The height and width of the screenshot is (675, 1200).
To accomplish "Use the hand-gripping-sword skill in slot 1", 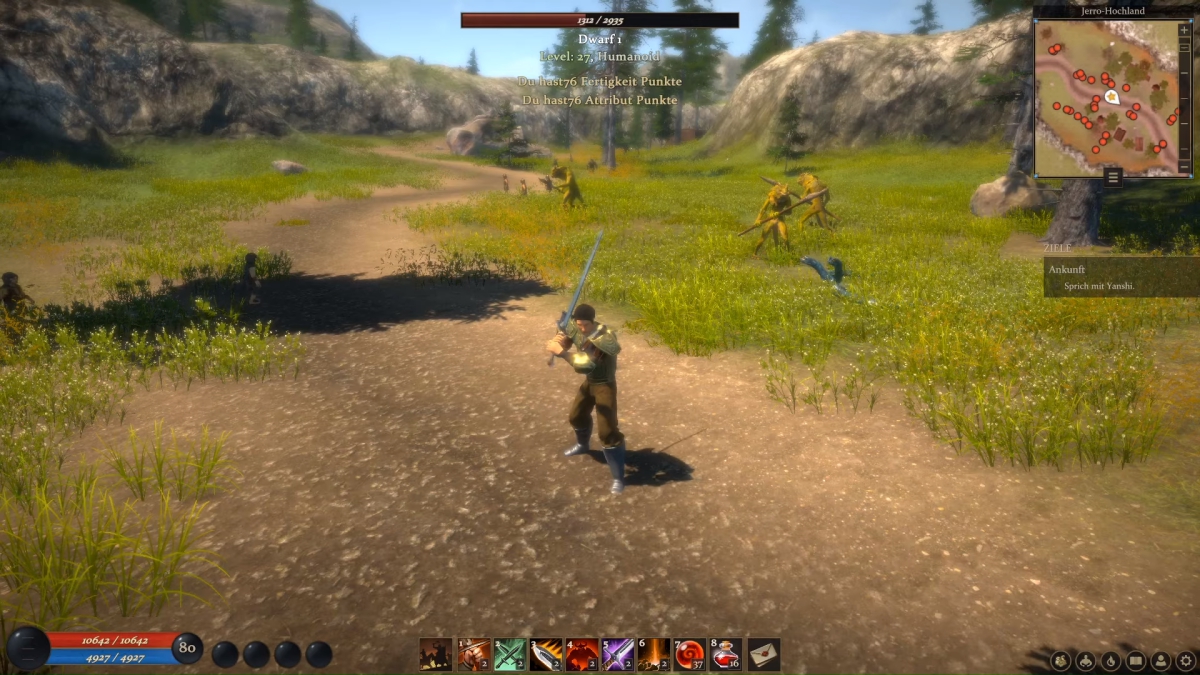I will (474, 654).
